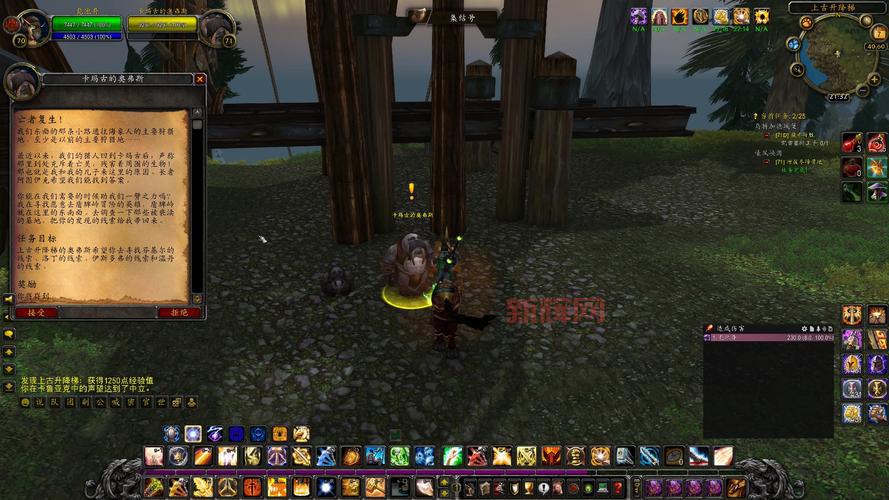This screenshot has height=500, width=889.
Task: Use the red health potion with count 3
Action: [851, 143]
